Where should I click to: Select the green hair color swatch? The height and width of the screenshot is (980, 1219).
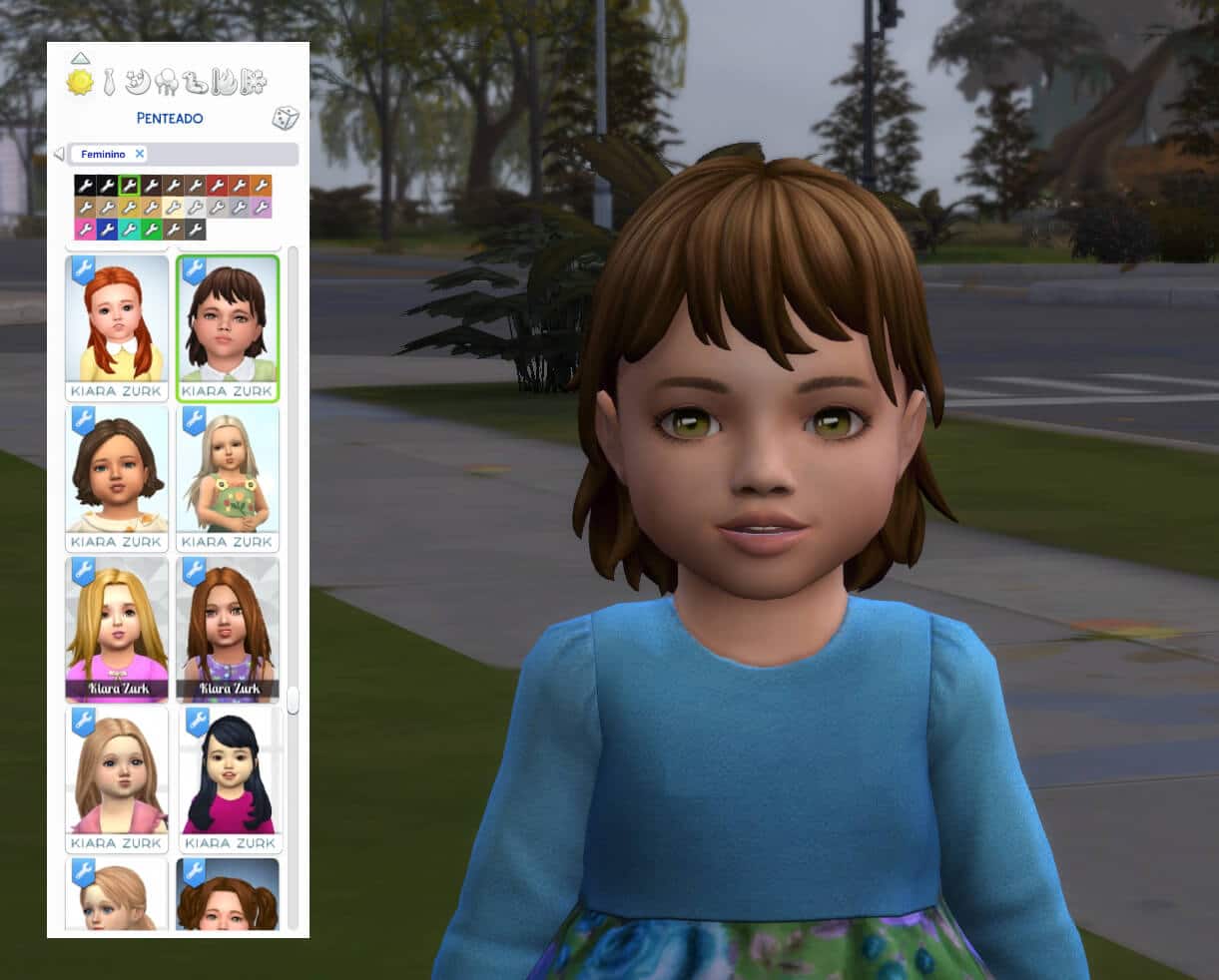point(151,230)
